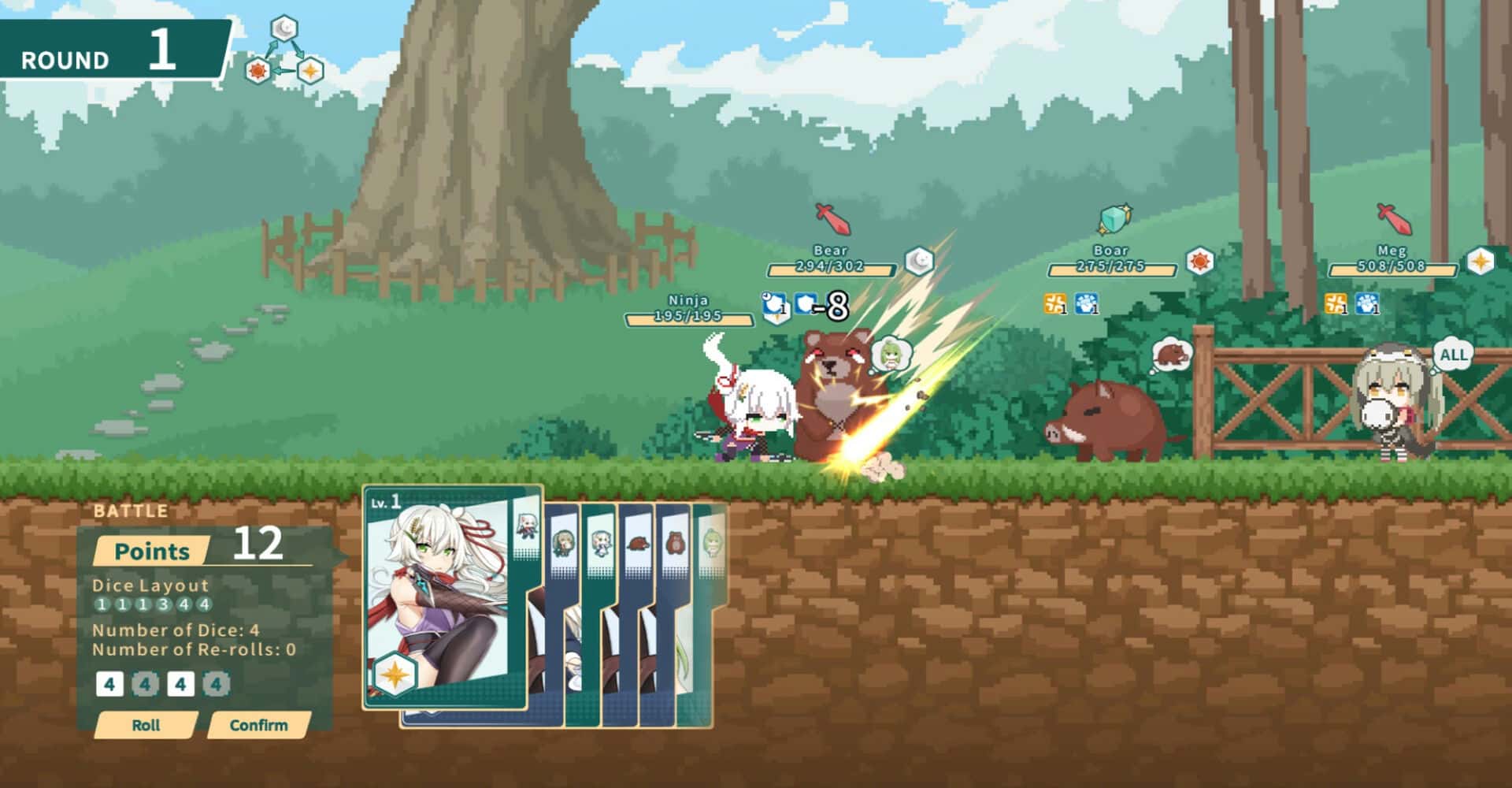Image resolution: width=1512 pixels, height=788 pixels.
Task: Select the bear turn-order card
Action: point(675,544)
